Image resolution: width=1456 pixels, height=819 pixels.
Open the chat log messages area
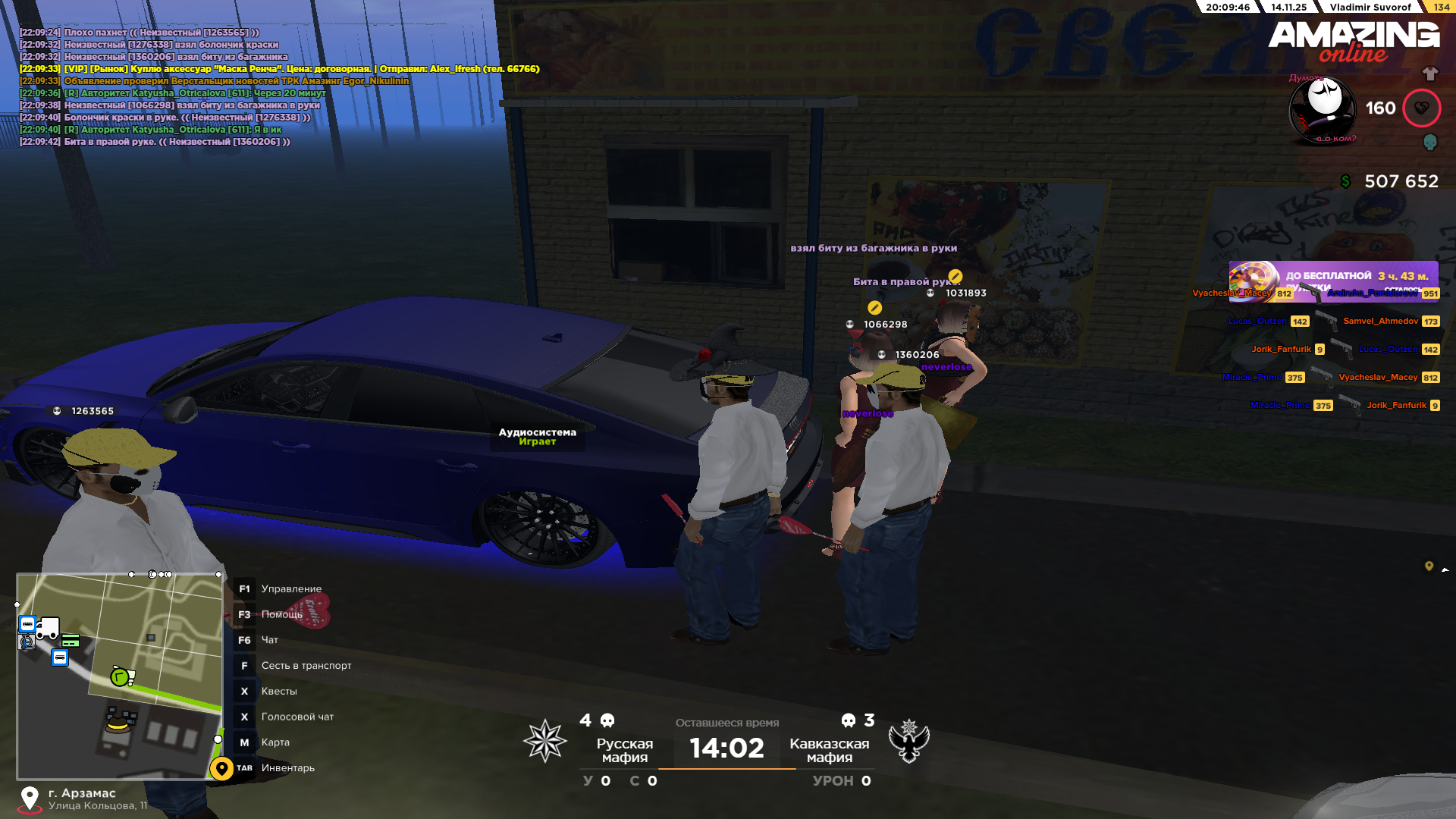tap(279, 87)
